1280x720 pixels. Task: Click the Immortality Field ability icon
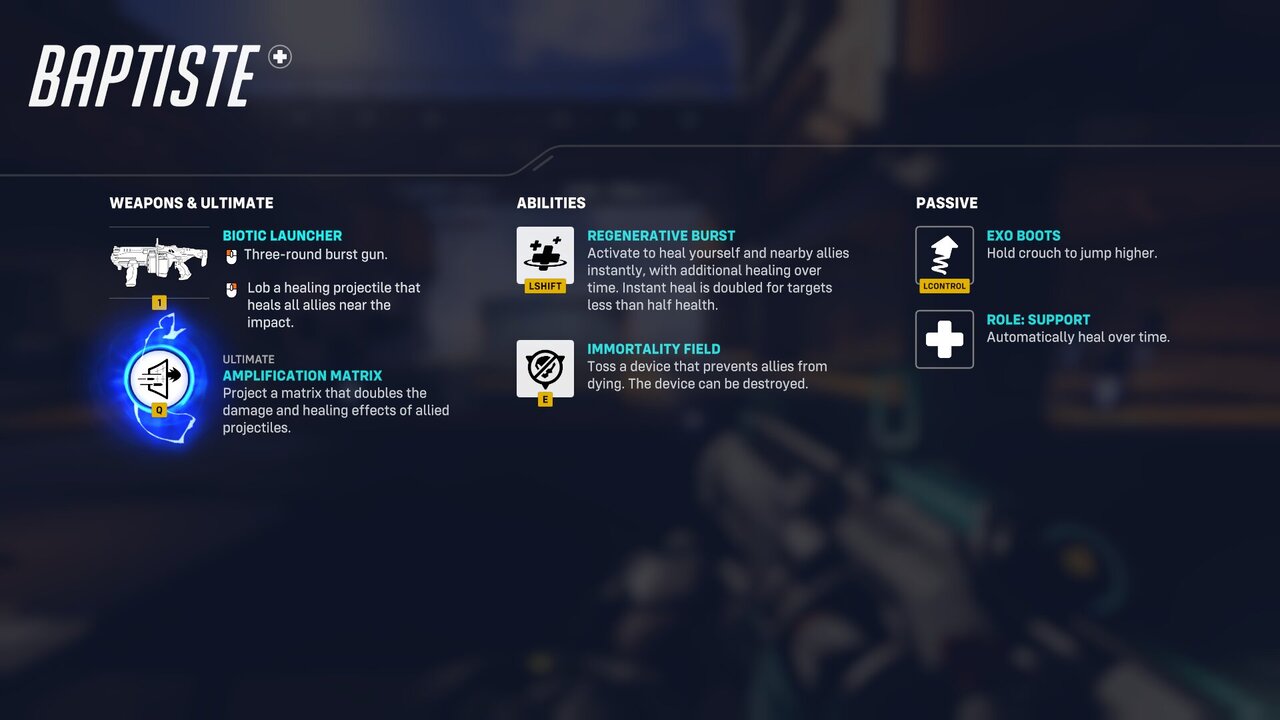[x=544, y=367]
